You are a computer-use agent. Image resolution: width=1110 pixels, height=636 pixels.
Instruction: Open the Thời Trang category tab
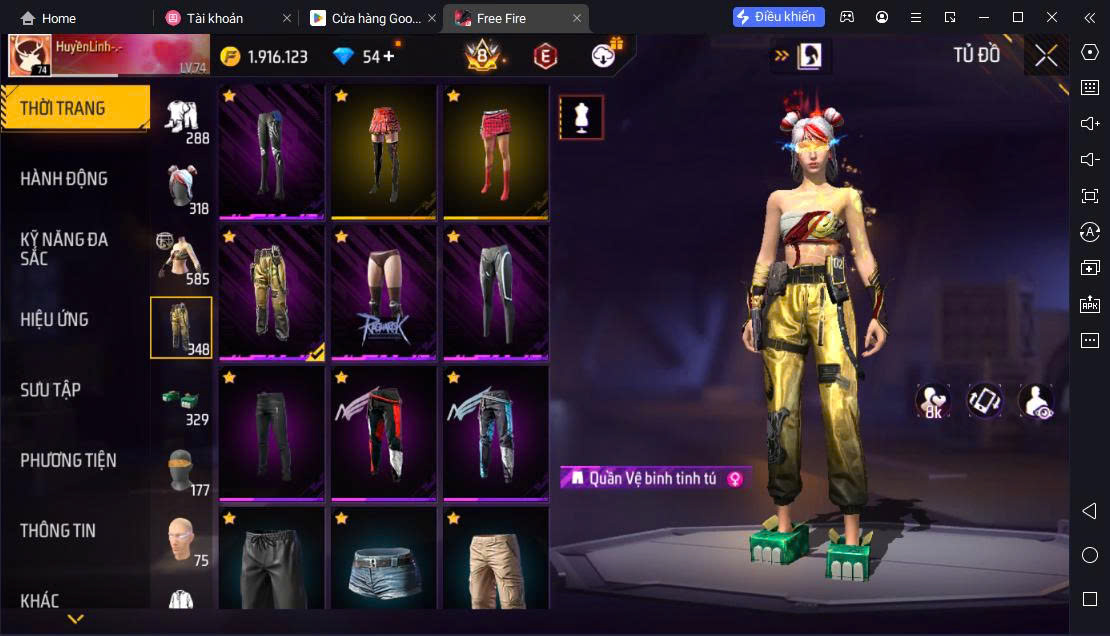coord(75,108)
